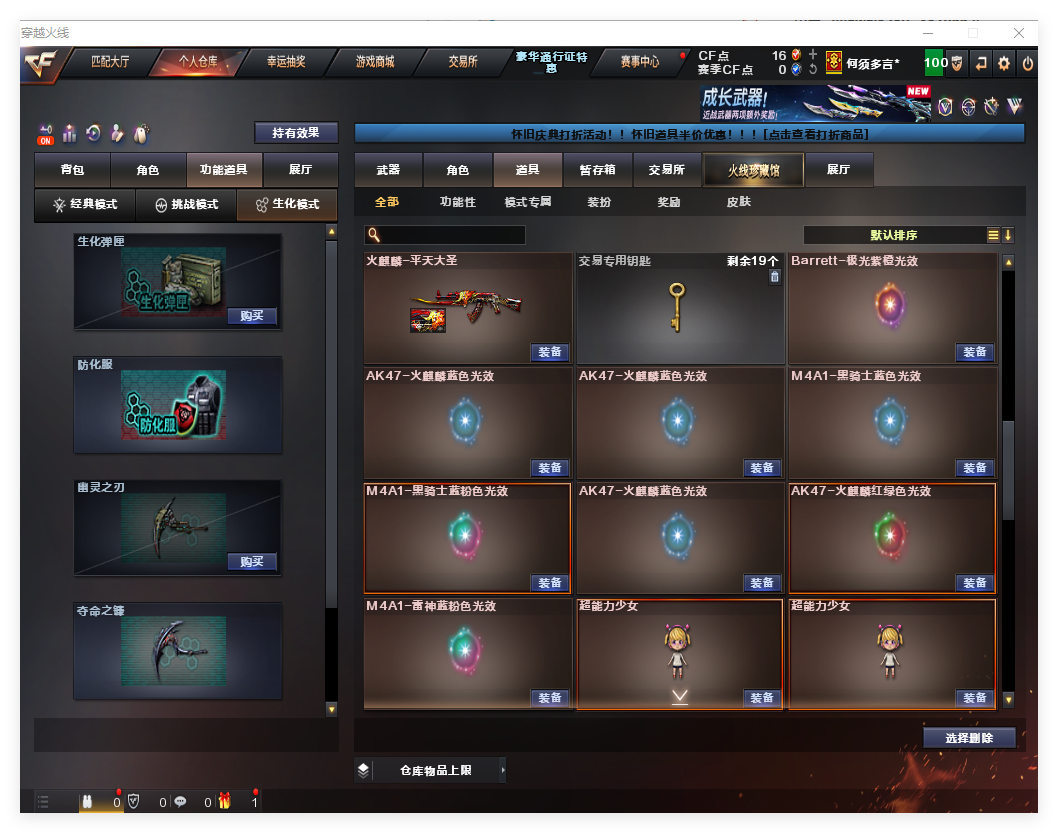Viewport: 1058px width, 833px height.
Task: Equip the 火麒麟-平天大圣 rifle
Action: click(550, 352)
